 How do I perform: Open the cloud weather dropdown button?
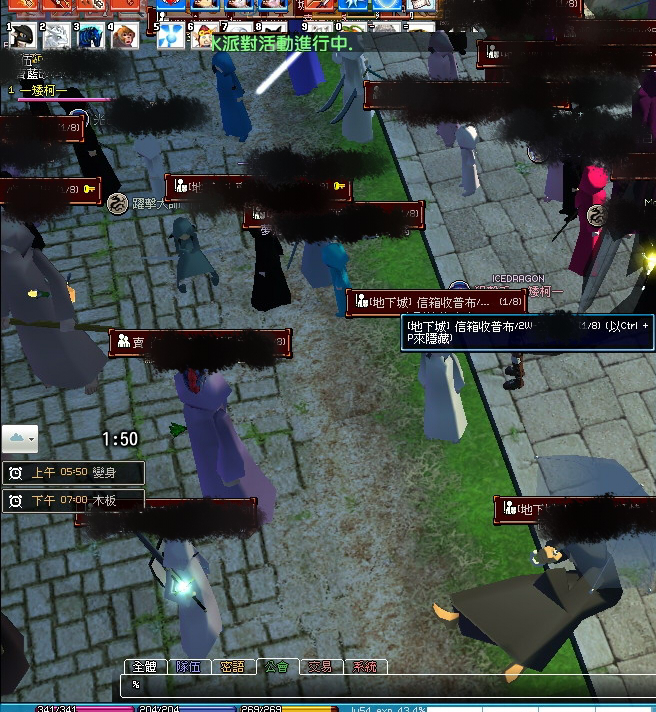pyautogui.click(x=20, y=438)
